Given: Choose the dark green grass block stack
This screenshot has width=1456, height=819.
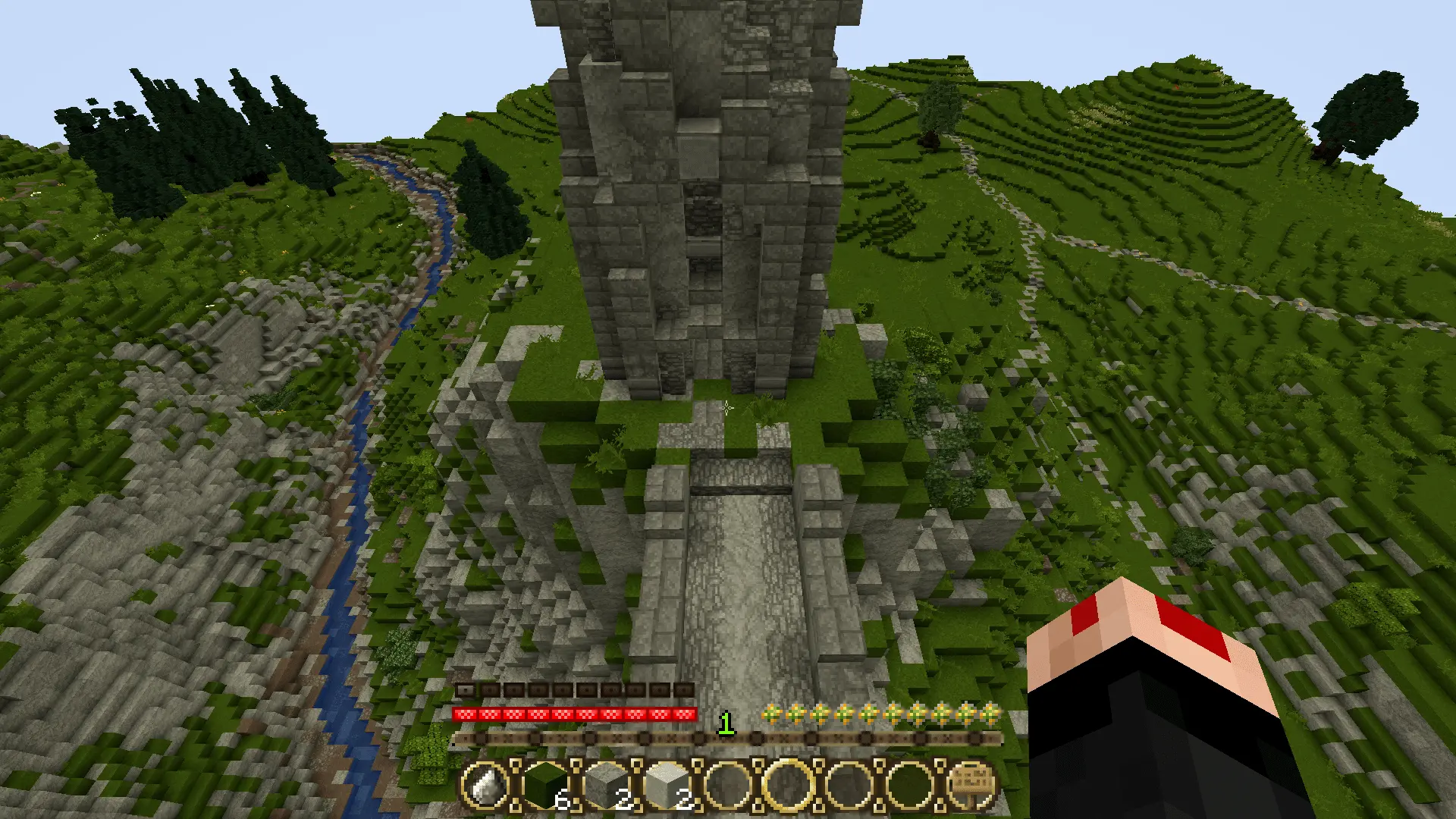Looking at the screenshot, I should click(546, 786).
